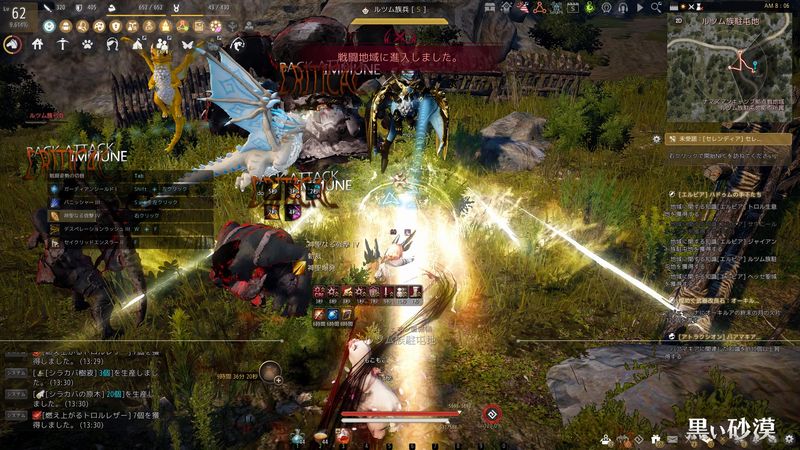Screen dimensions: 800x450
Task: Open the minimap of ルツム族駐屯地
Action: coord(729,63)
